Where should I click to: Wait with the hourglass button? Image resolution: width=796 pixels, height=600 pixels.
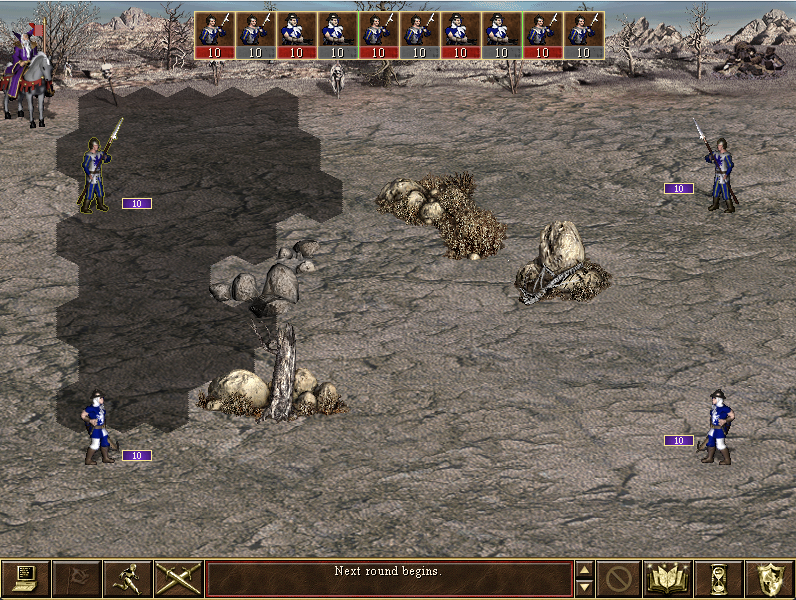[x=718, y=579]
